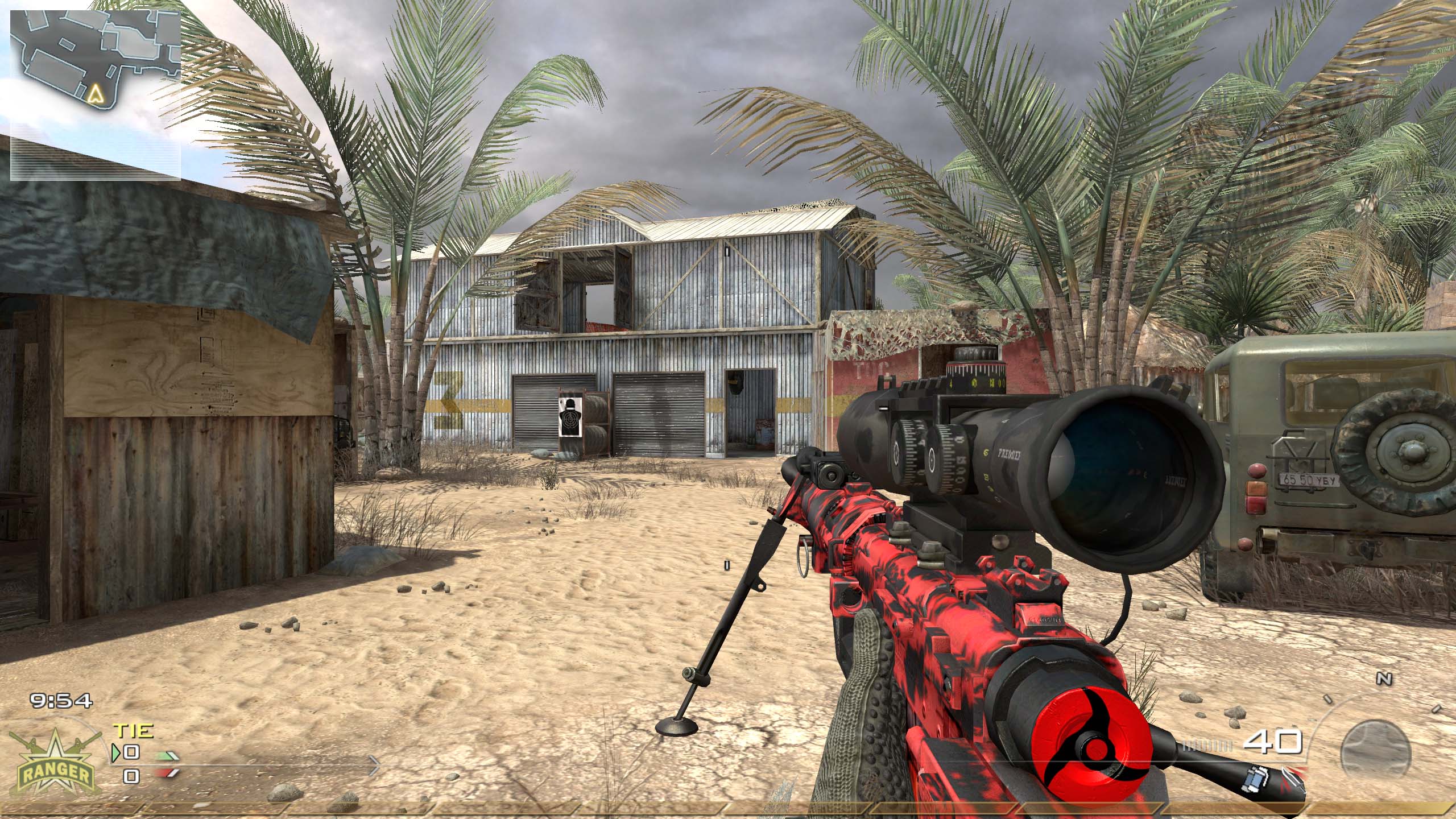Viewport: 1456px width, 819px height.
Task: Select the yellow player arrow on the minimap
Action: (x=96, y=93)
